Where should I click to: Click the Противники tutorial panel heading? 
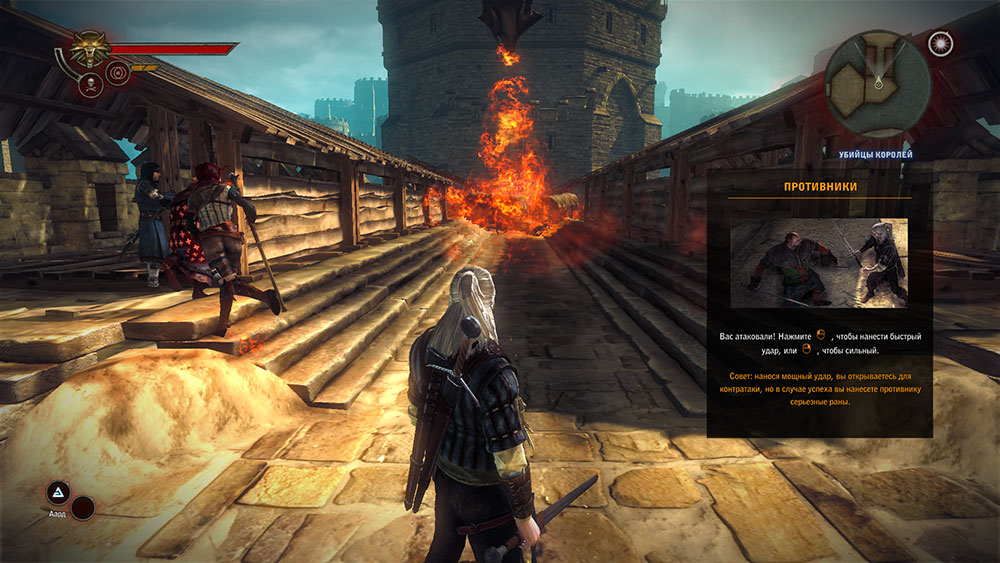coord(819,186)
